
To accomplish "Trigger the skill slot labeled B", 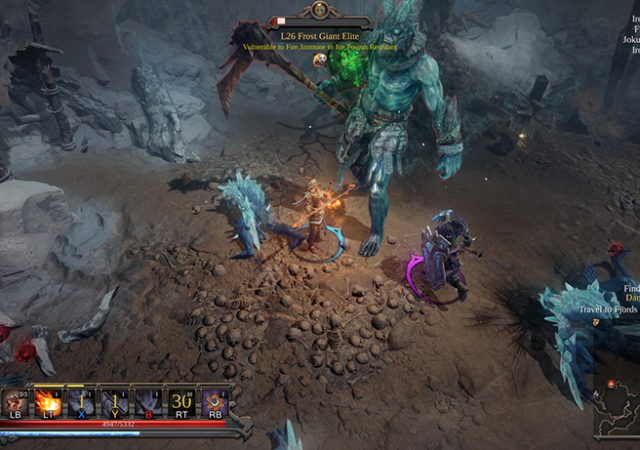I will coord(148,401).
